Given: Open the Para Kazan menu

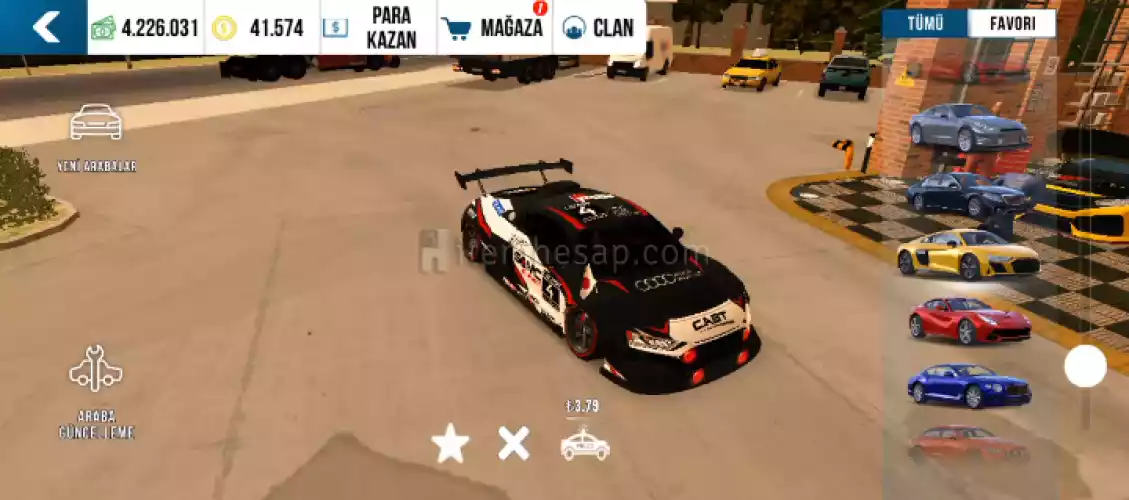Looking at the screenshot, I should 378,27.
